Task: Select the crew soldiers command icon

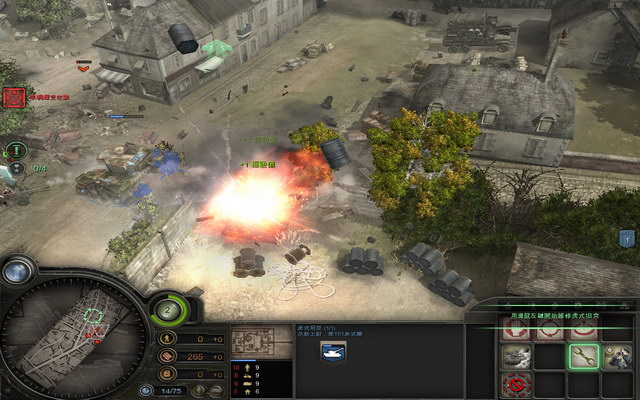Action: tap(616, 356)
